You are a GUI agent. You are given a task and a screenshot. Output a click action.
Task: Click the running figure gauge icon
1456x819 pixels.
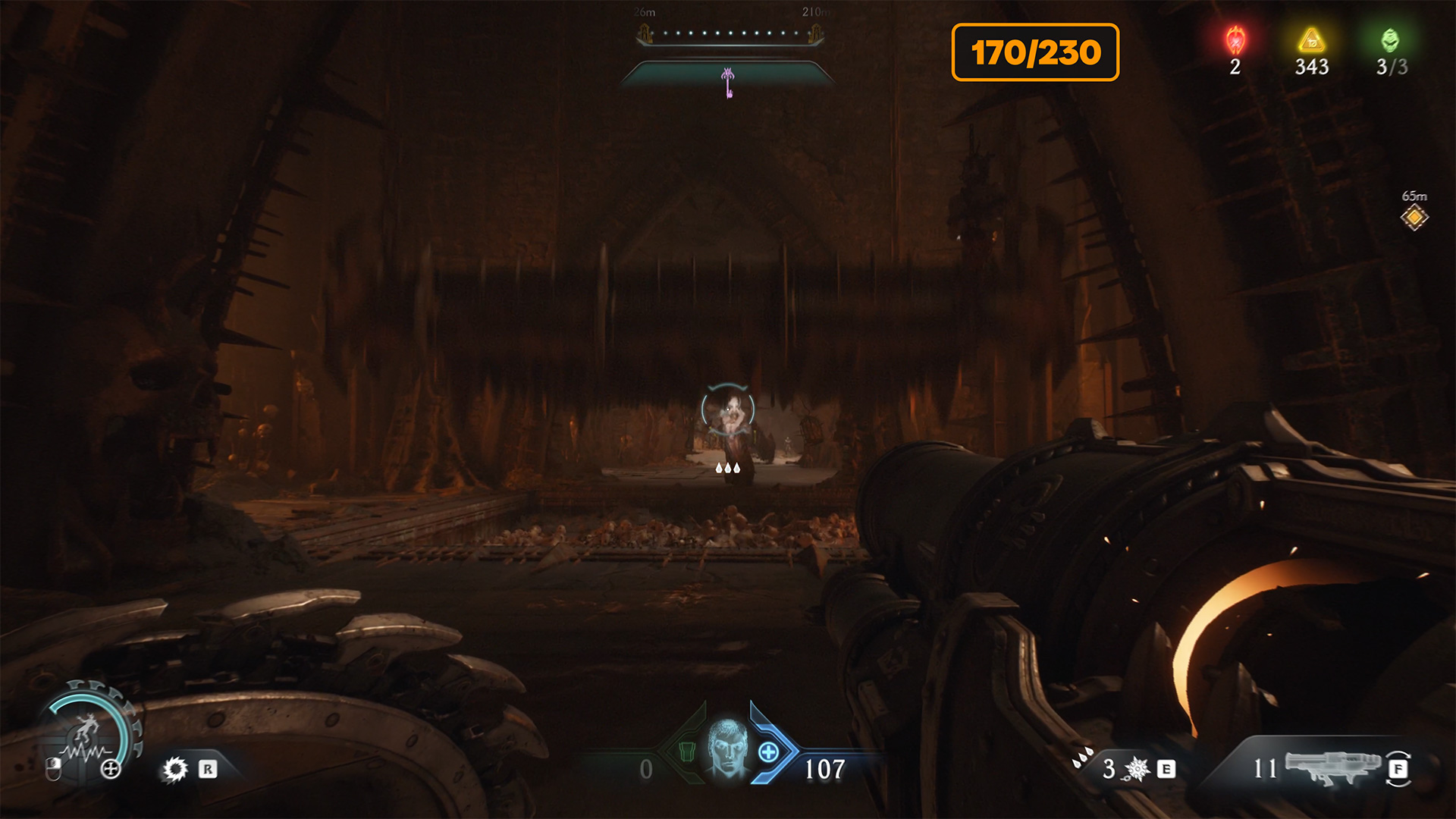(x=87, y=730)
